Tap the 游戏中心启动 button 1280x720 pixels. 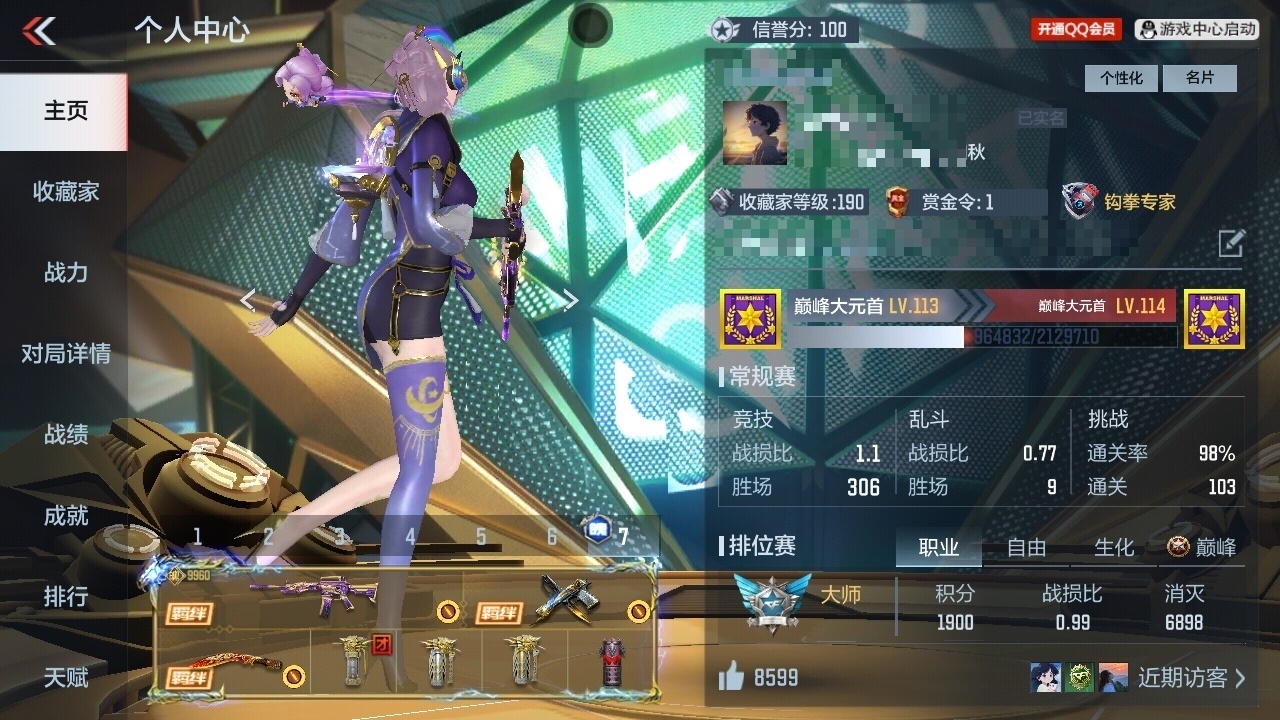pos(1197,30)
